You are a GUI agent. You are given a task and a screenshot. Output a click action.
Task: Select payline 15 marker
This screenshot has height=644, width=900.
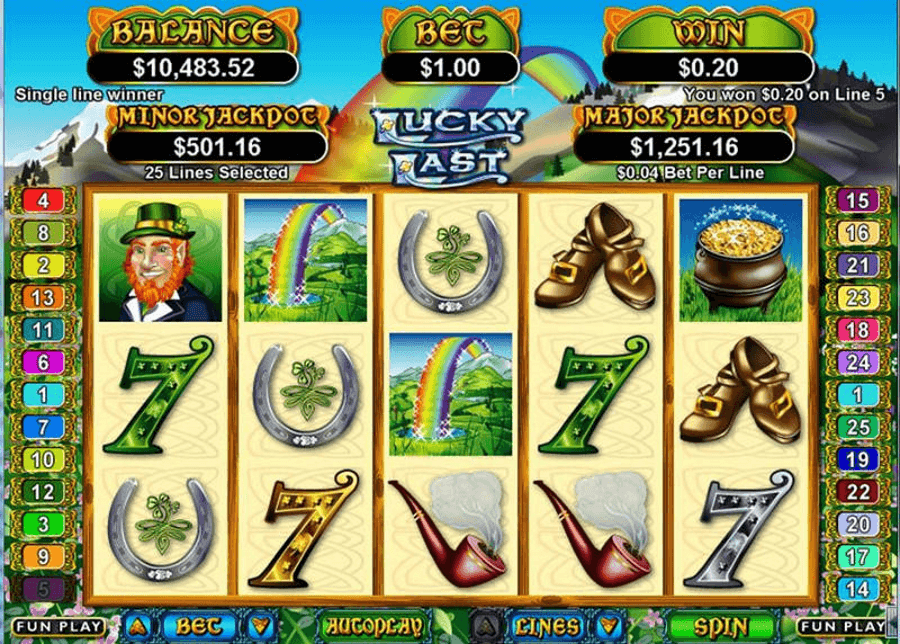pos(857,200)
